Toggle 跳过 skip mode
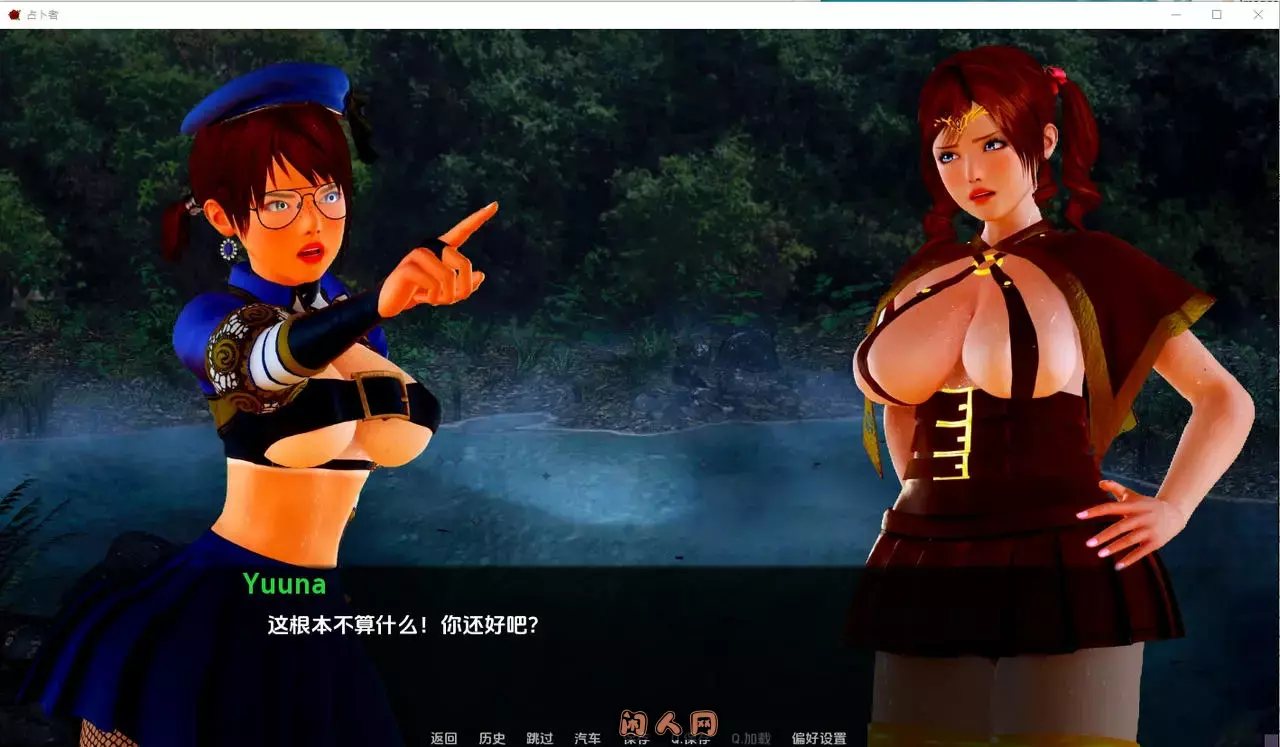Image resolution: width=1280 pixels, height=747 pixels. pos(540,738)
